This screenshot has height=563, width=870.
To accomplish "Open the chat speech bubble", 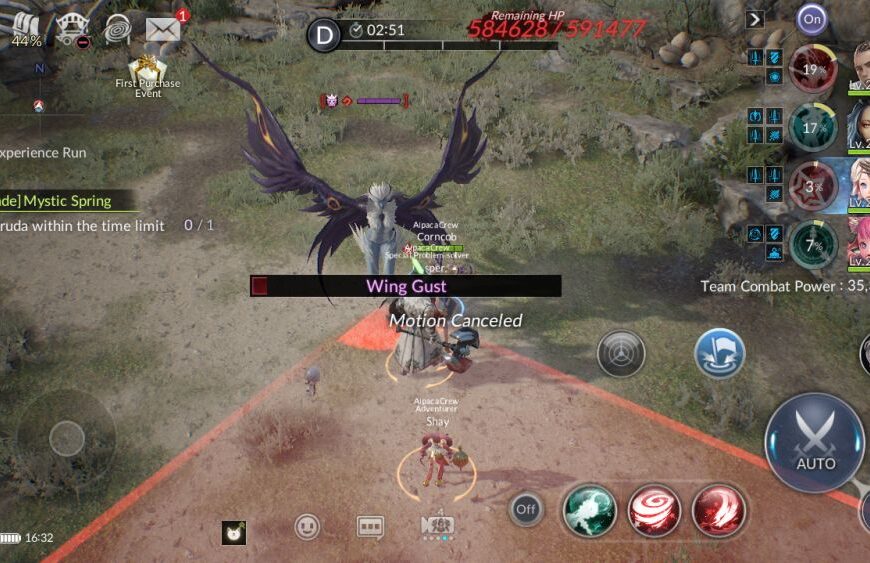I will click(370, 526).
